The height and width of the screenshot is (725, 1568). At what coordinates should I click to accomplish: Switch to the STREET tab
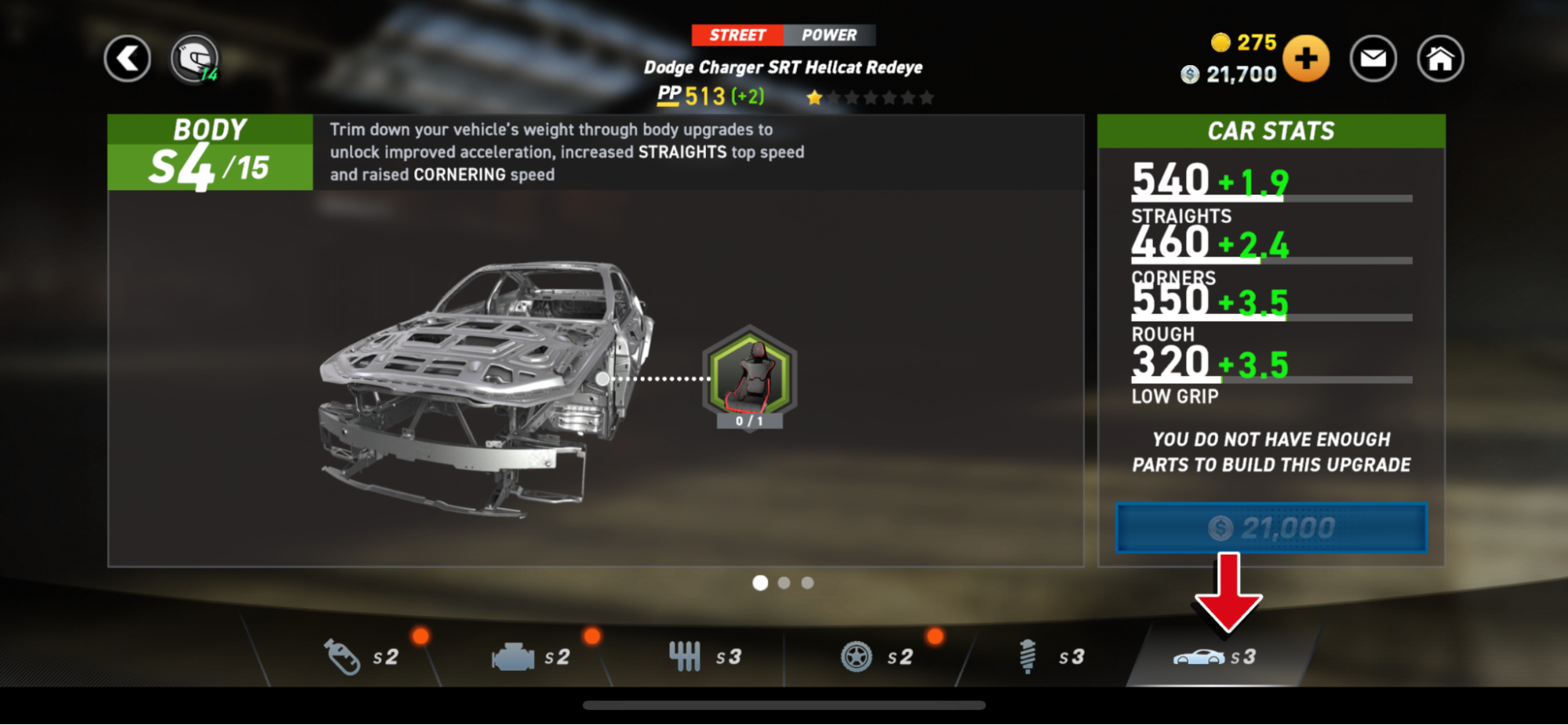tap(737, 35)
